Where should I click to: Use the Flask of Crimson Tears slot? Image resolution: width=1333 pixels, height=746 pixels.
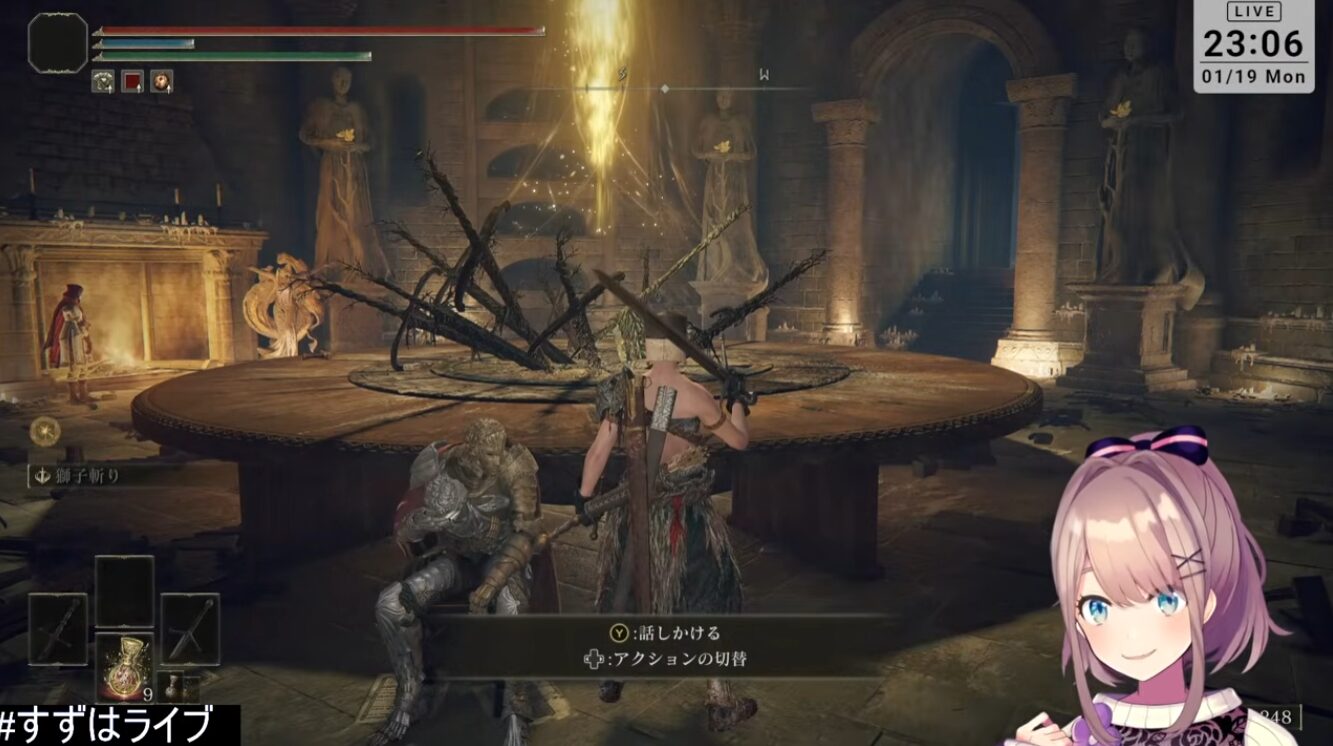[124, 666]
